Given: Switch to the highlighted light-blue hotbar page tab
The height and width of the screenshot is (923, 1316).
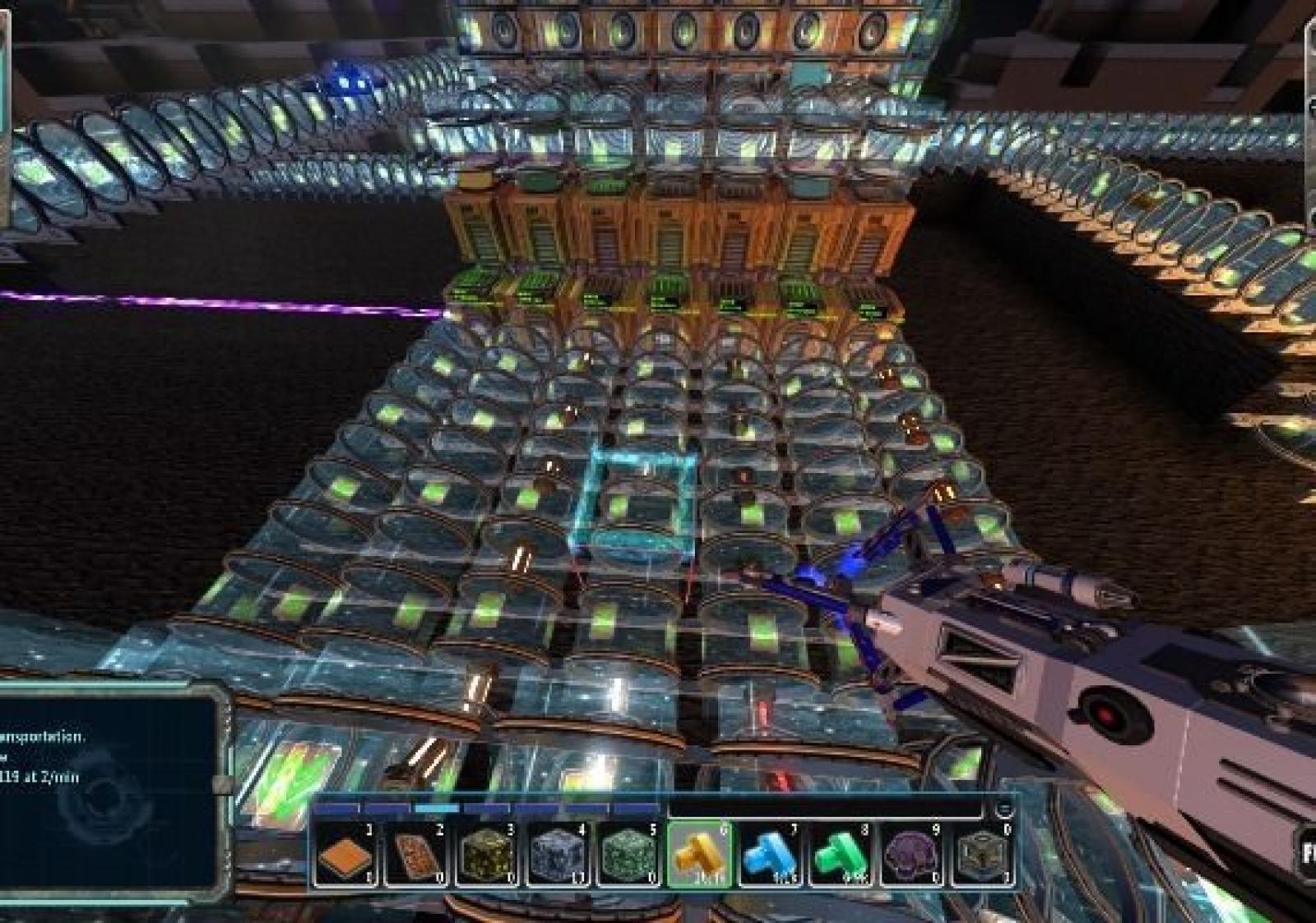Looking at the screenshot, I should [438, 809].
